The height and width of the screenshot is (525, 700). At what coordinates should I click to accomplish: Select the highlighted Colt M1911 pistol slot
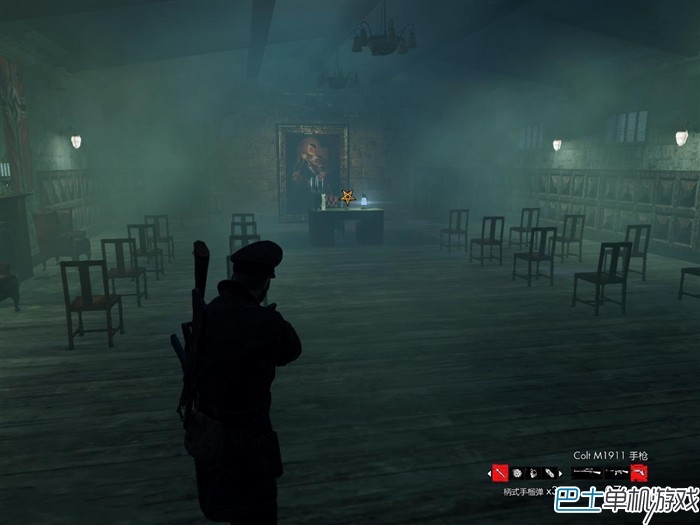coord(640,472)
